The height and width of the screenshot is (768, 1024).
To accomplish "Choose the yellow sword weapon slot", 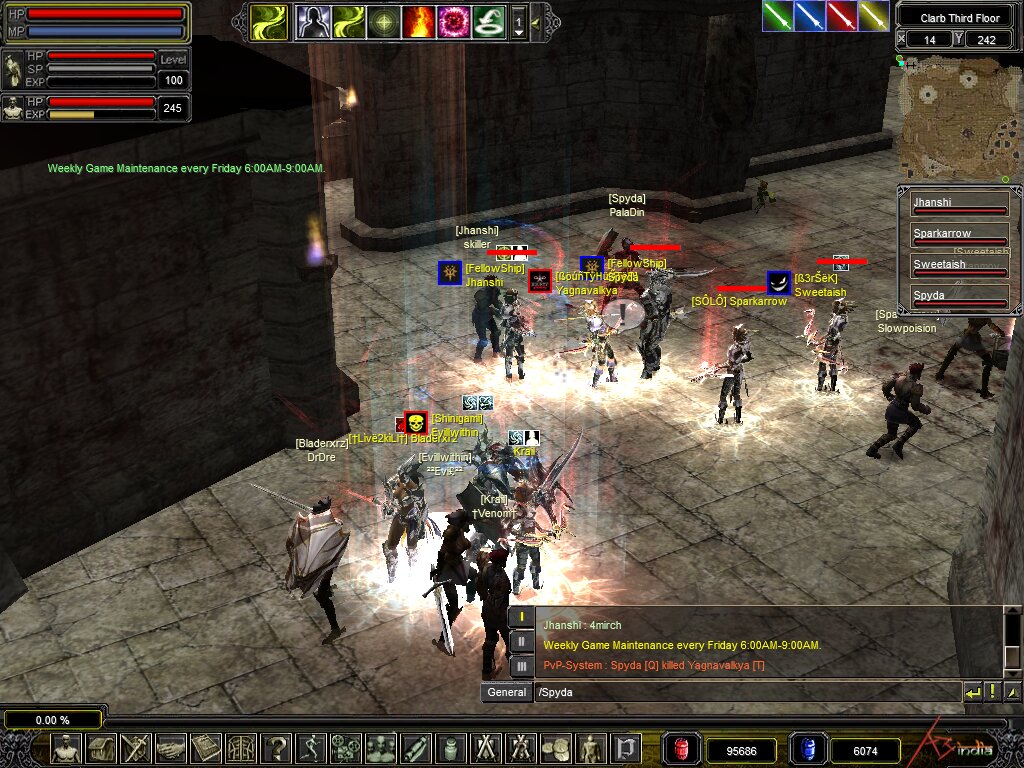I will point(873,15).
